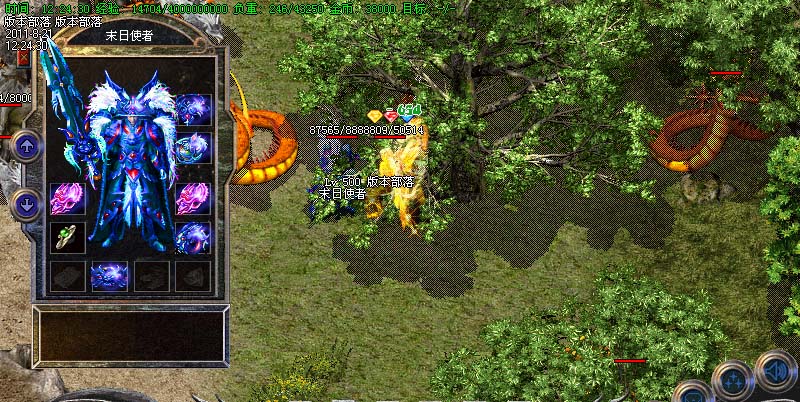Click the down arrow button beside equipment panel
Viewport: 800px width, 402px height.
point(26,204)
